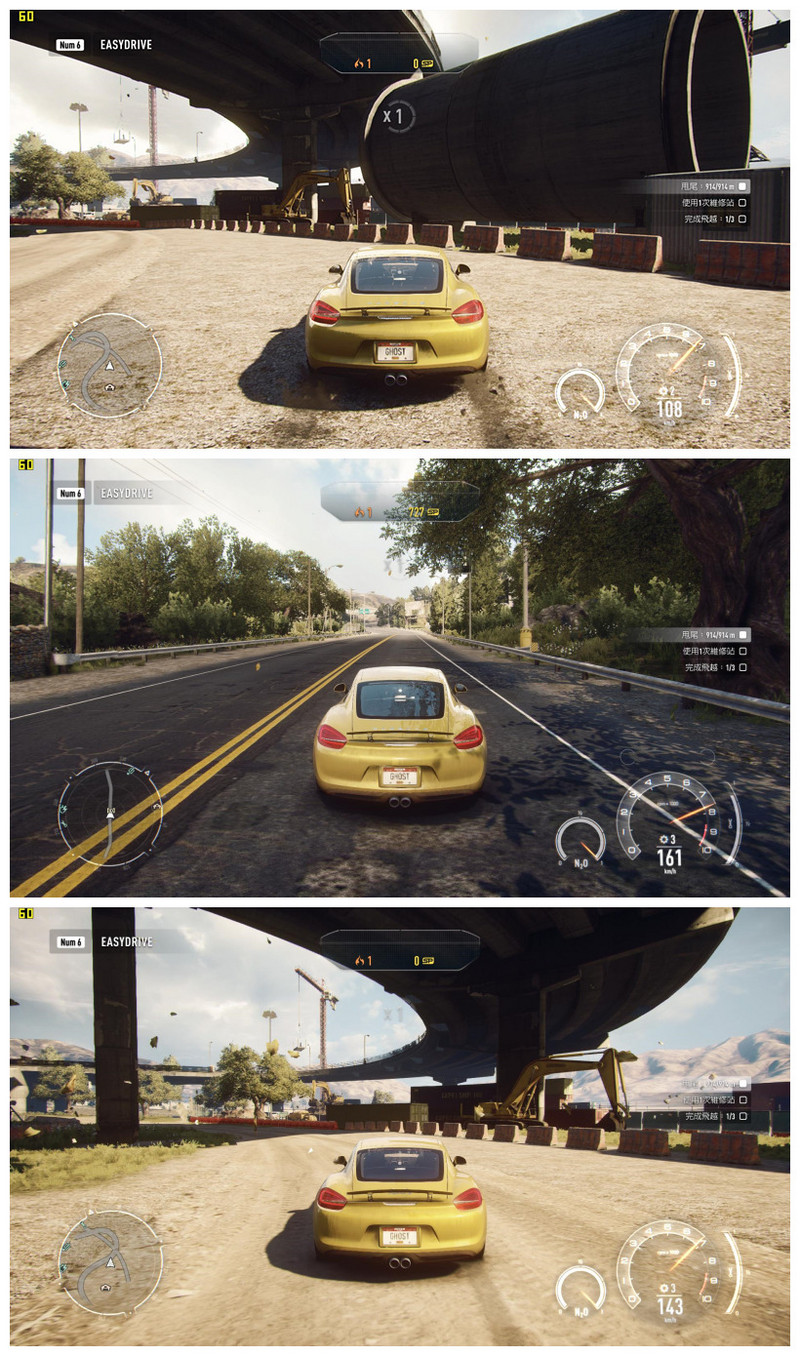Expand the minimap in the 143 km/h frame
This screenshot has height=1356, width=800.
coord(109,1262)
